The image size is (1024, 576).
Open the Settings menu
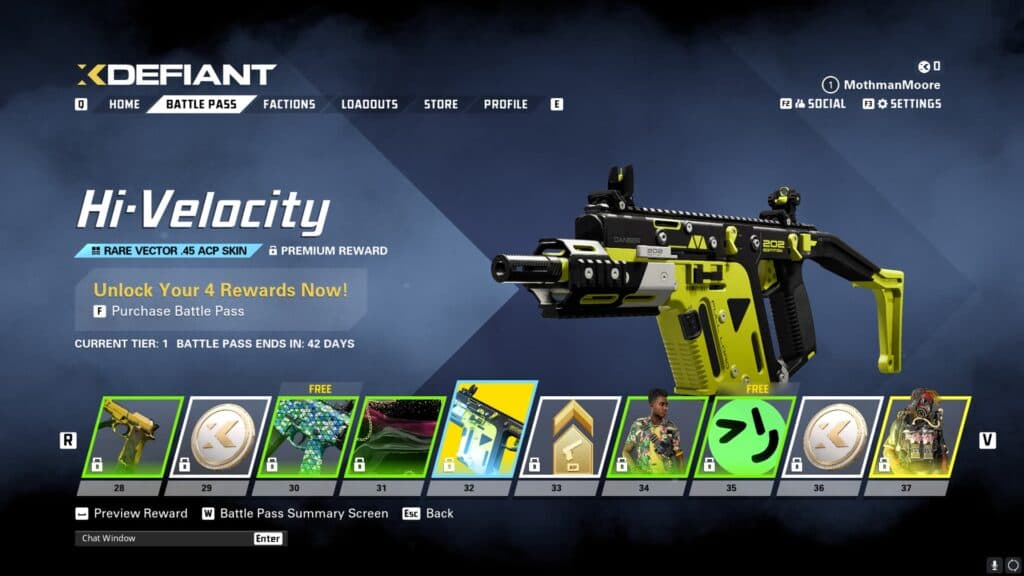[x=909, y=103]
